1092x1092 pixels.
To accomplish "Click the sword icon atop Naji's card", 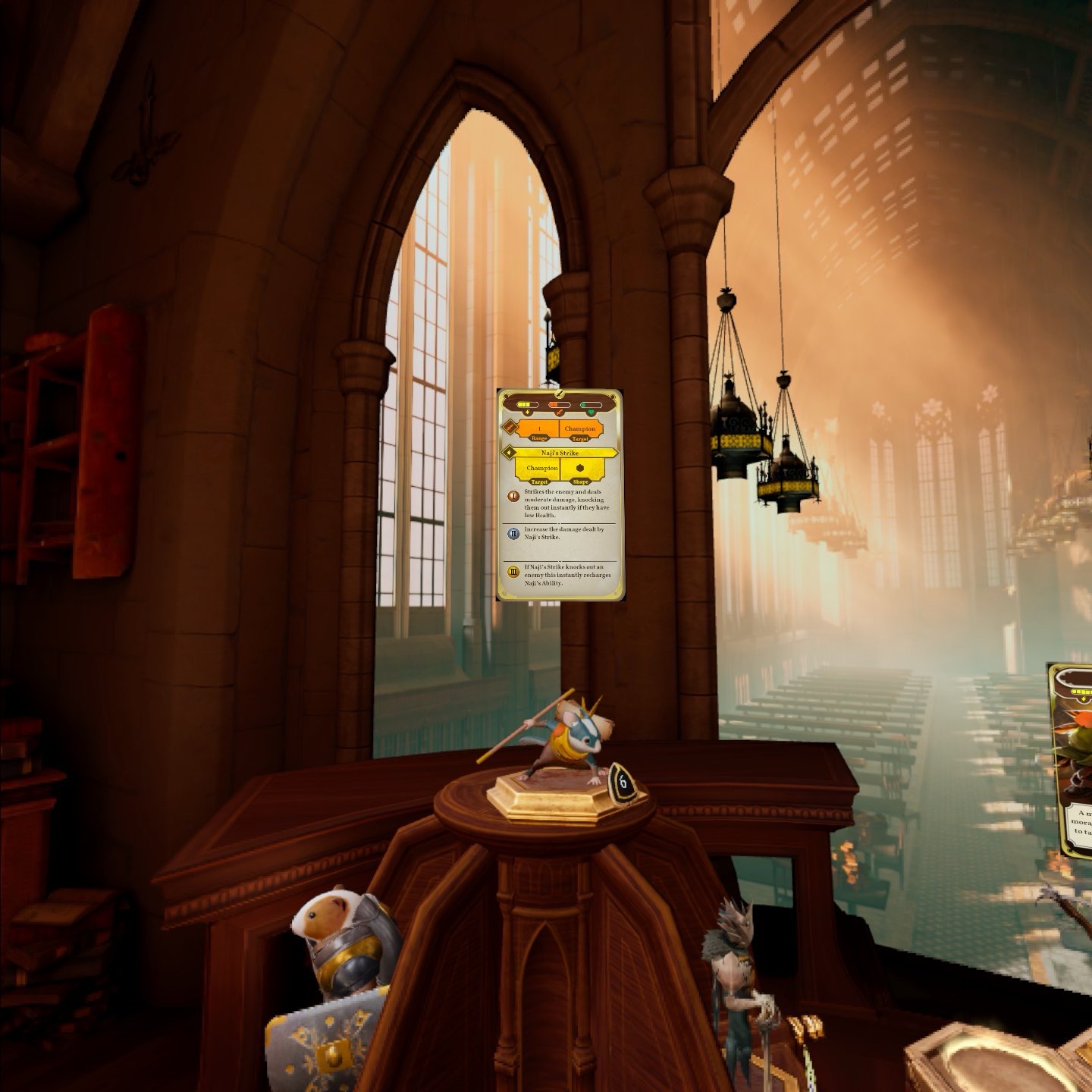I will point(560,394).
